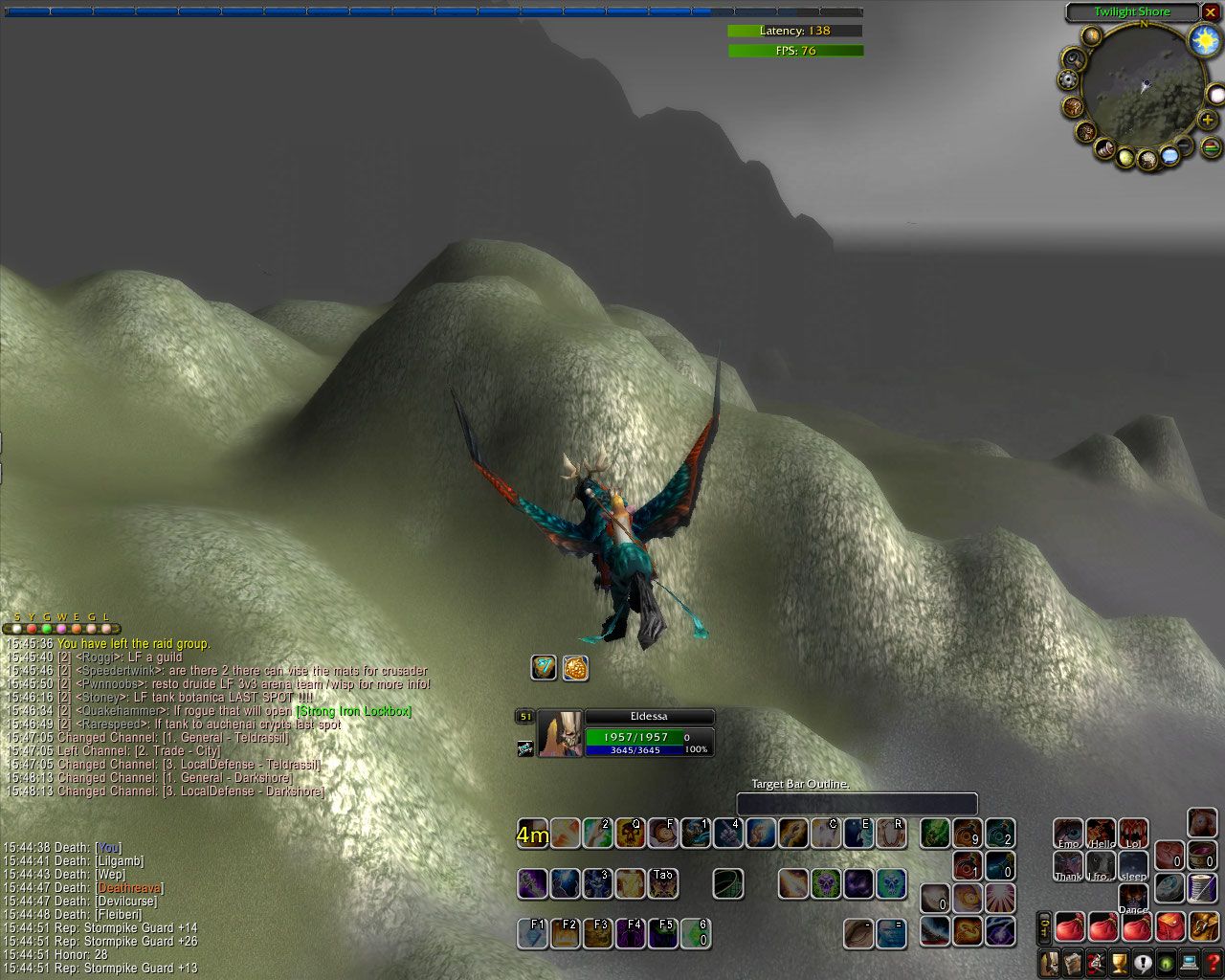Use the sleep emote macro button

pos(1133,865)
